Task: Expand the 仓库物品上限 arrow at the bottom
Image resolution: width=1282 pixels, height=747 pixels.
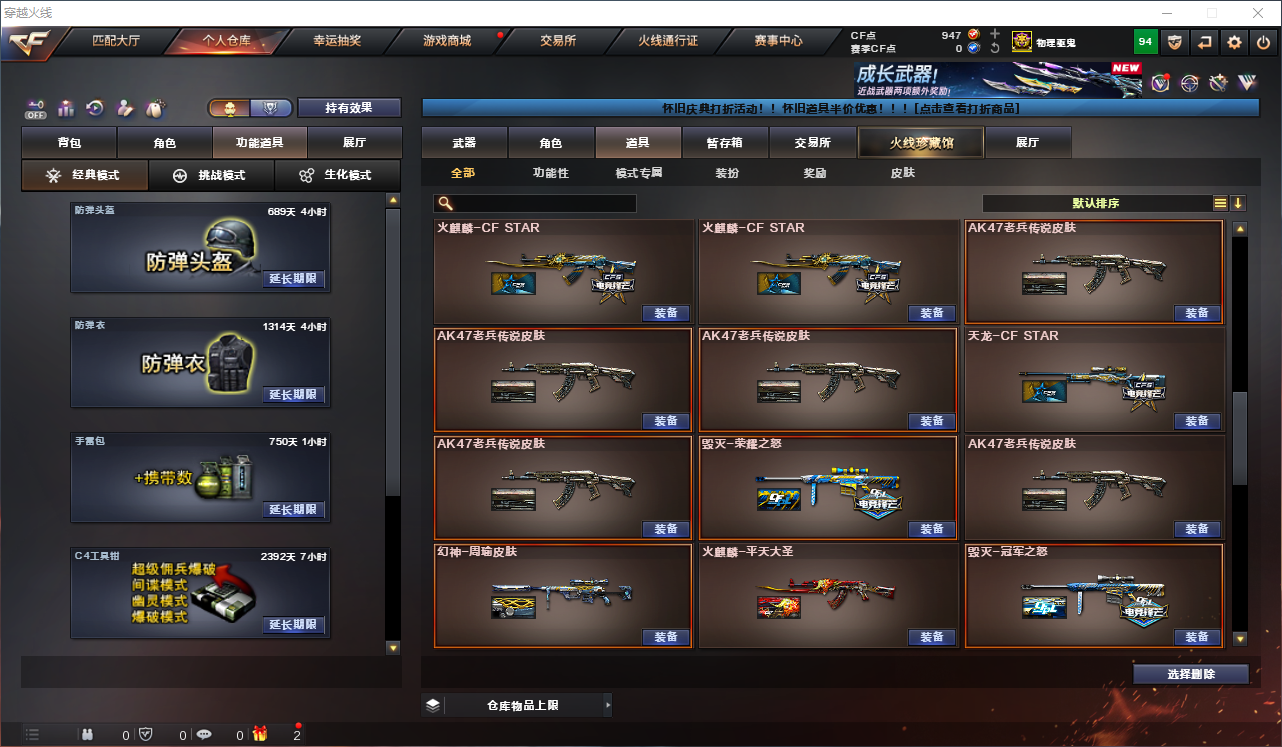Action: tap(607, 704)
